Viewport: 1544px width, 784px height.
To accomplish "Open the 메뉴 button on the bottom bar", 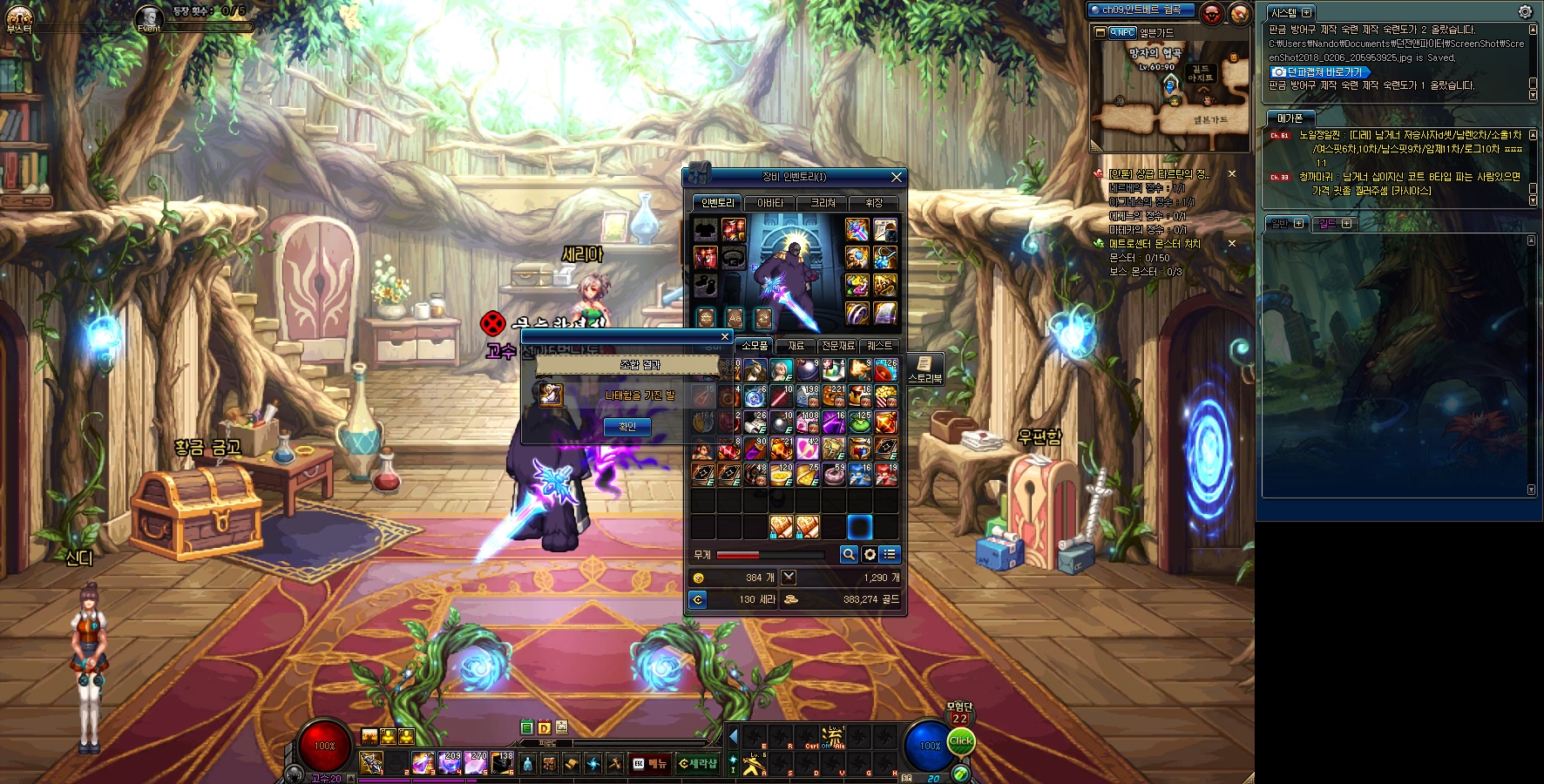I will pos(650,764).
